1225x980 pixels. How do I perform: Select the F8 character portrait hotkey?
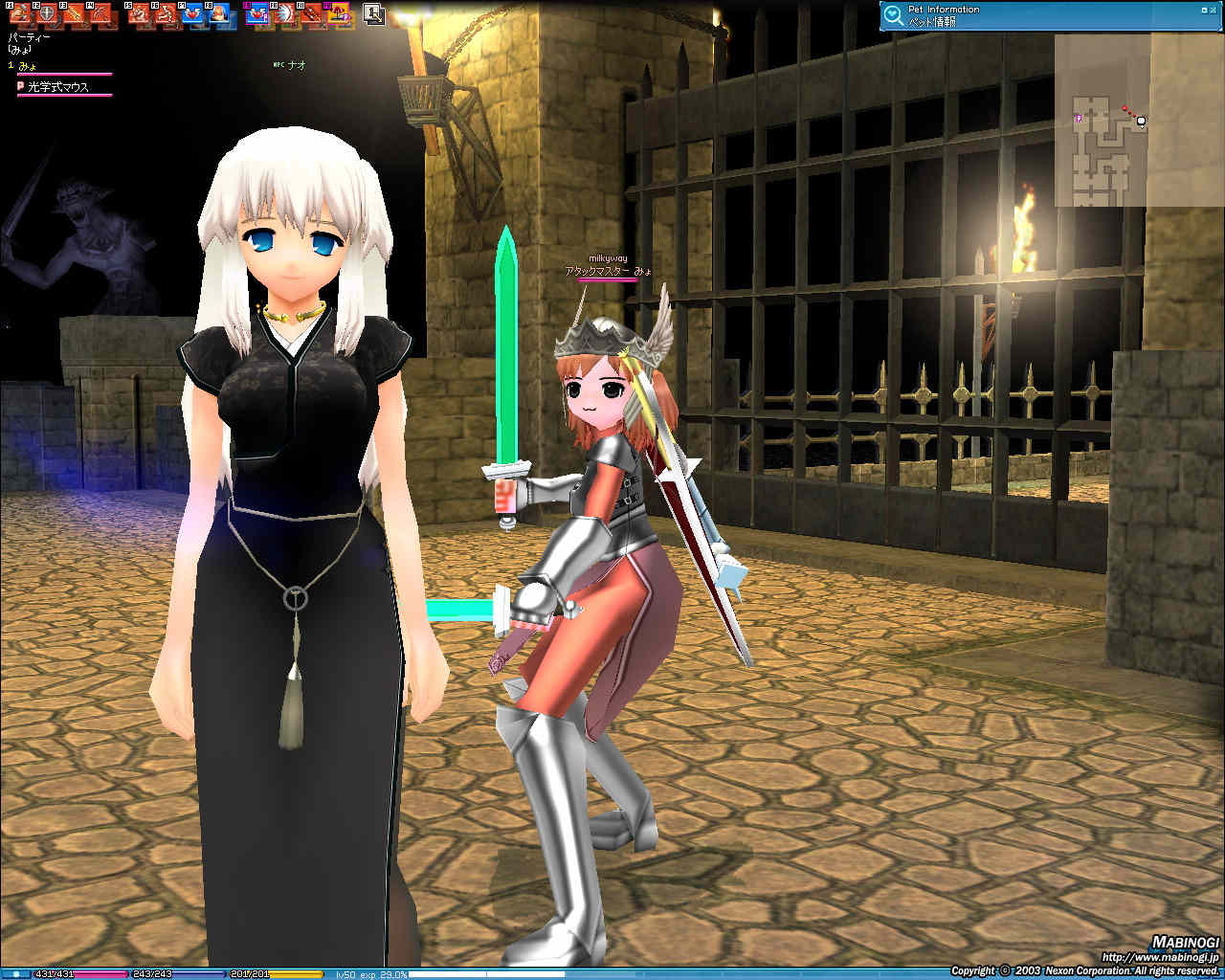pyautogui.click(x=218, y=13)
